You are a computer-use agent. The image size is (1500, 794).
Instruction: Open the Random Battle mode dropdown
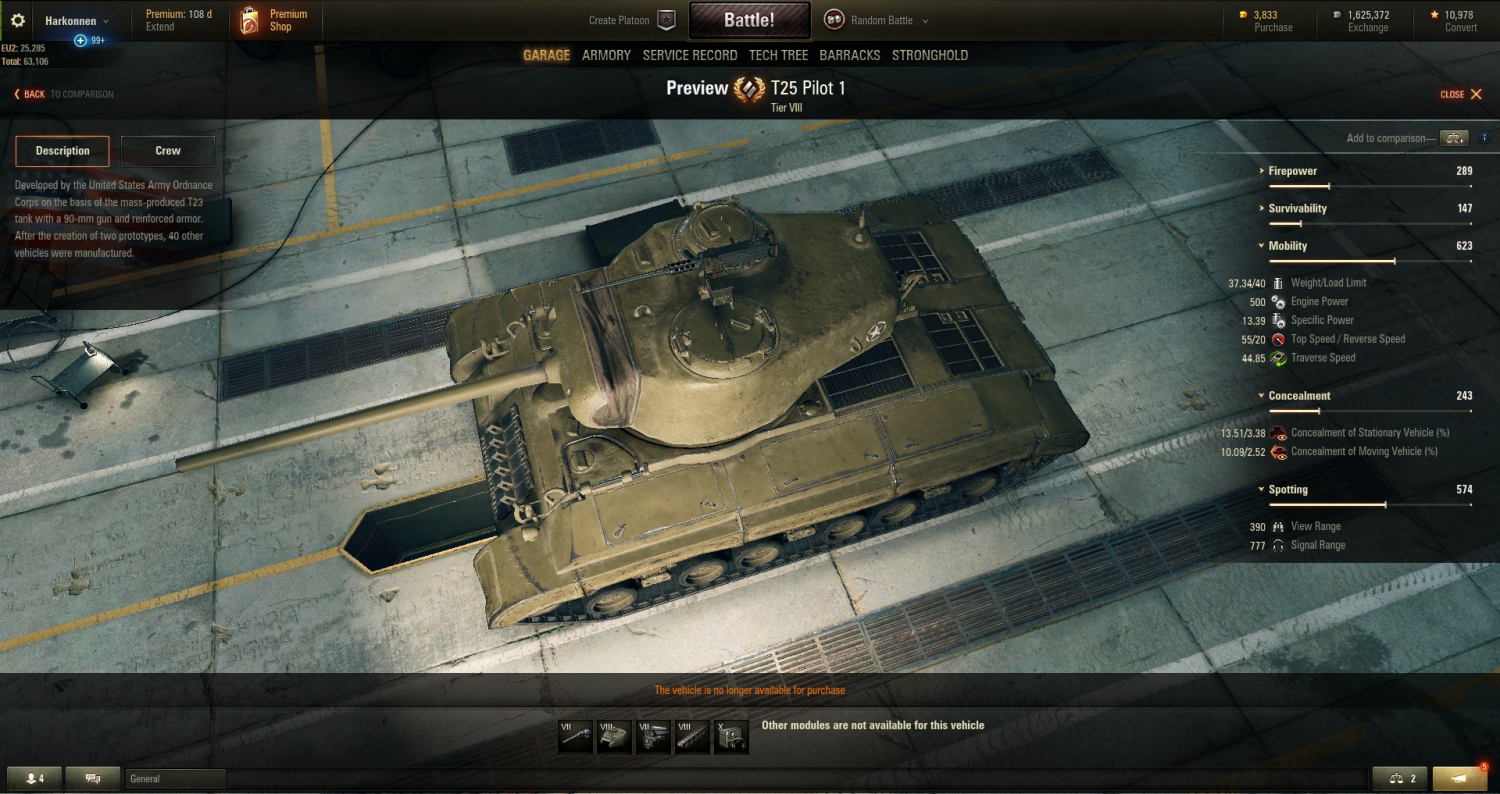pyautogui.click(x=877, y=20)
